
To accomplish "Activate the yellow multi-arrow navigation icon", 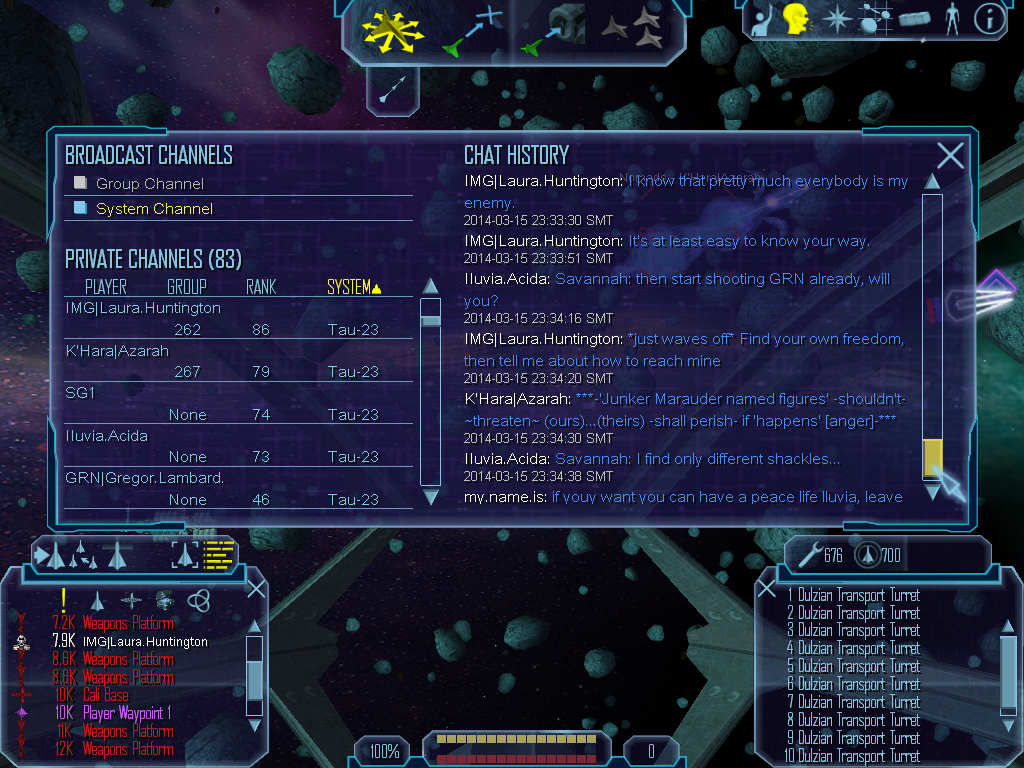I will coord(394,29).
